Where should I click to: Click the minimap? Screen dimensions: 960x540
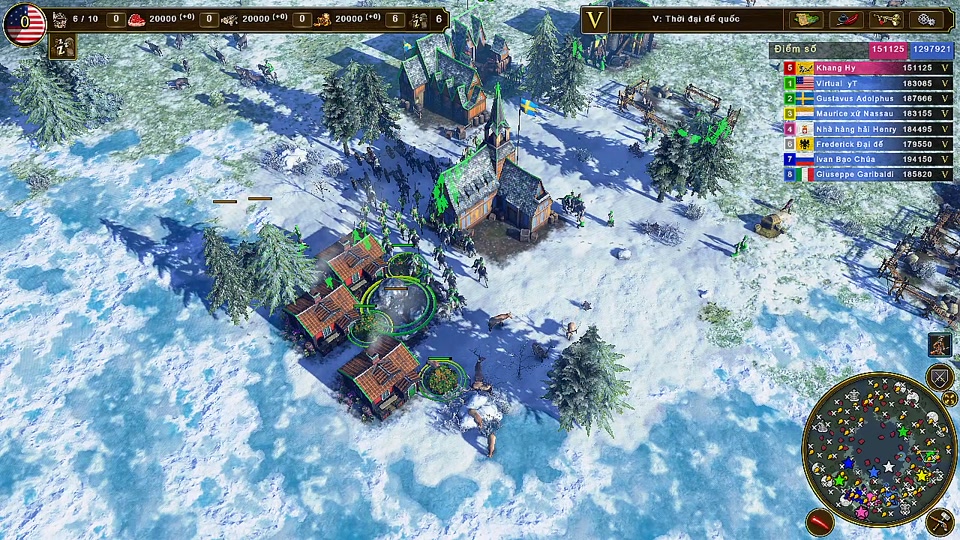pyautogui.click(x=879, y=449)
